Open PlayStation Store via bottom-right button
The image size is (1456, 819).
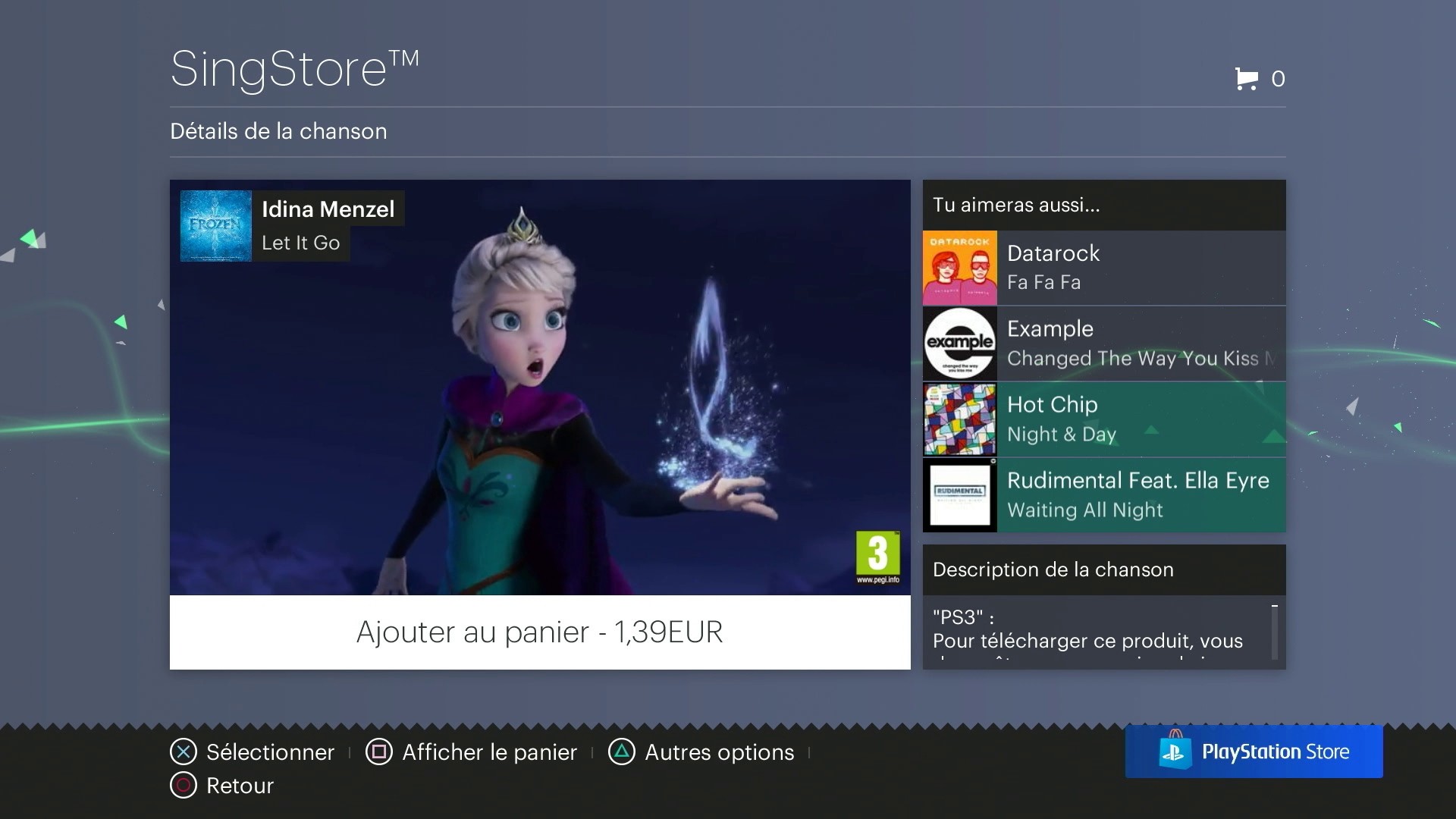[1254, 752]
